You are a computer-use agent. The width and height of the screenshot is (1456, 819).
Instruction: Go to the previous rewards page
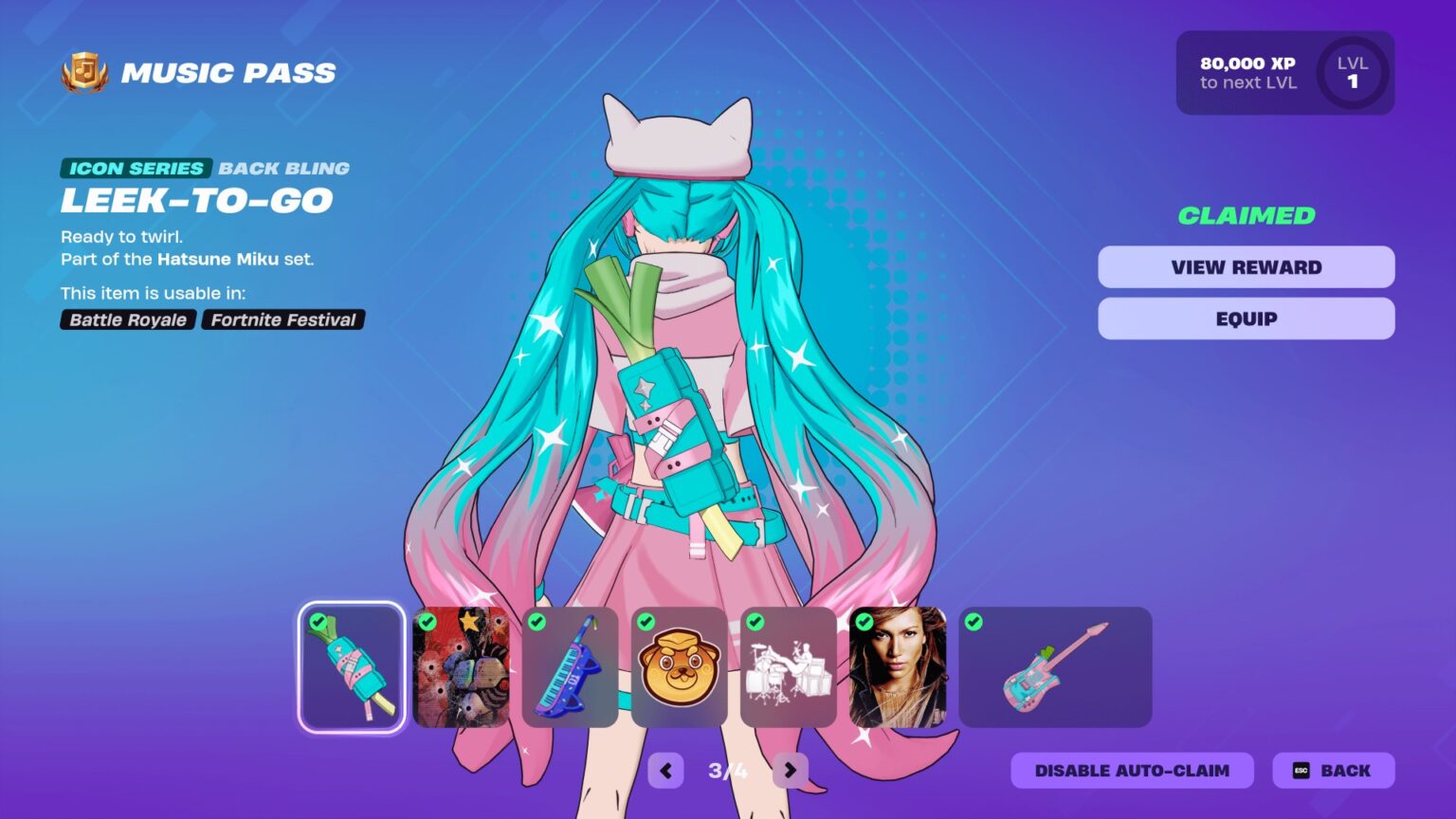664,770
